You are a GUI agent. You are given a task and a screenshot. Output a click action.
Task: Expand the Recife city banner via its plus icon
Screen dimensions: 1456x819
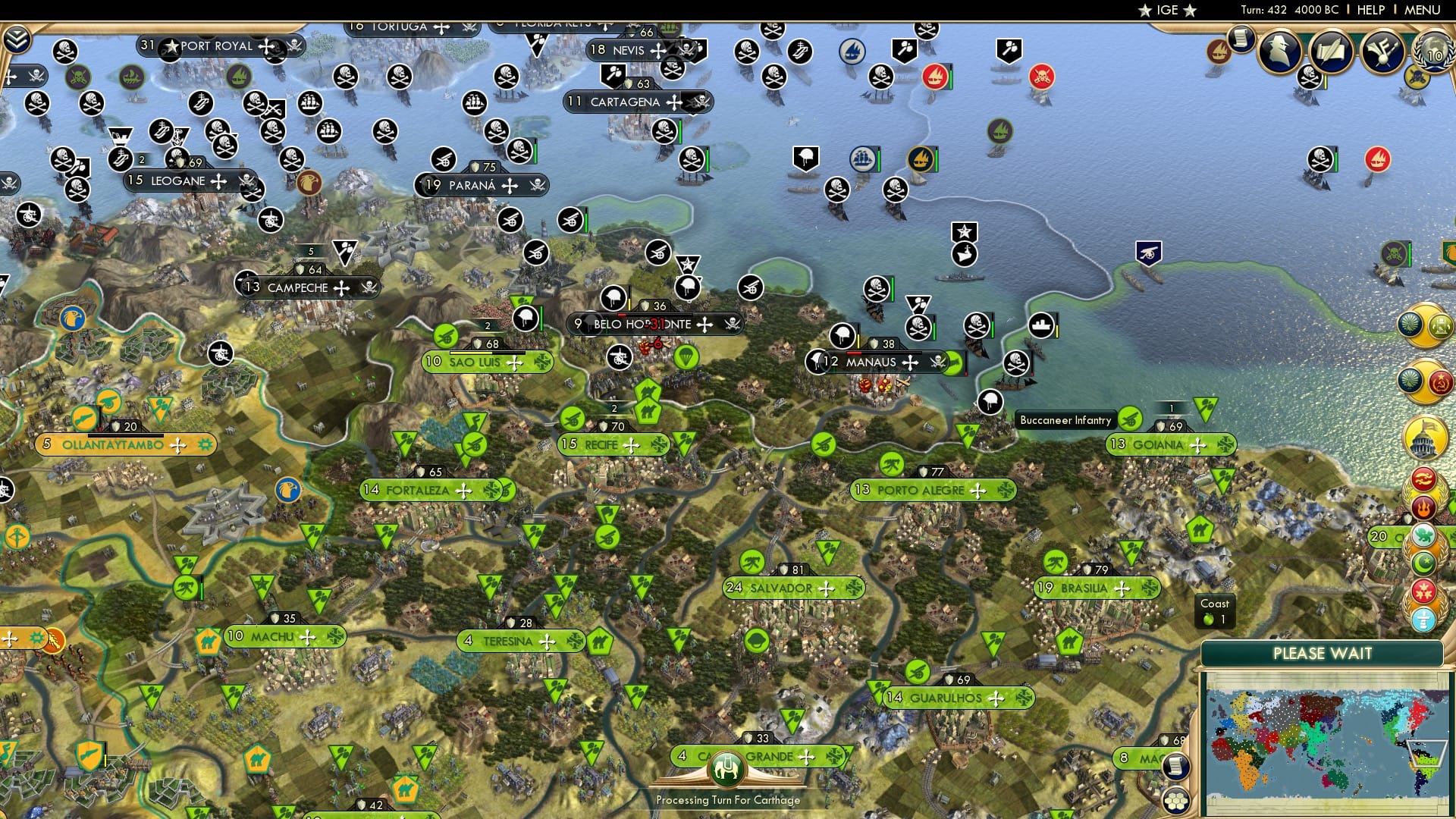(x=631, y=445)
